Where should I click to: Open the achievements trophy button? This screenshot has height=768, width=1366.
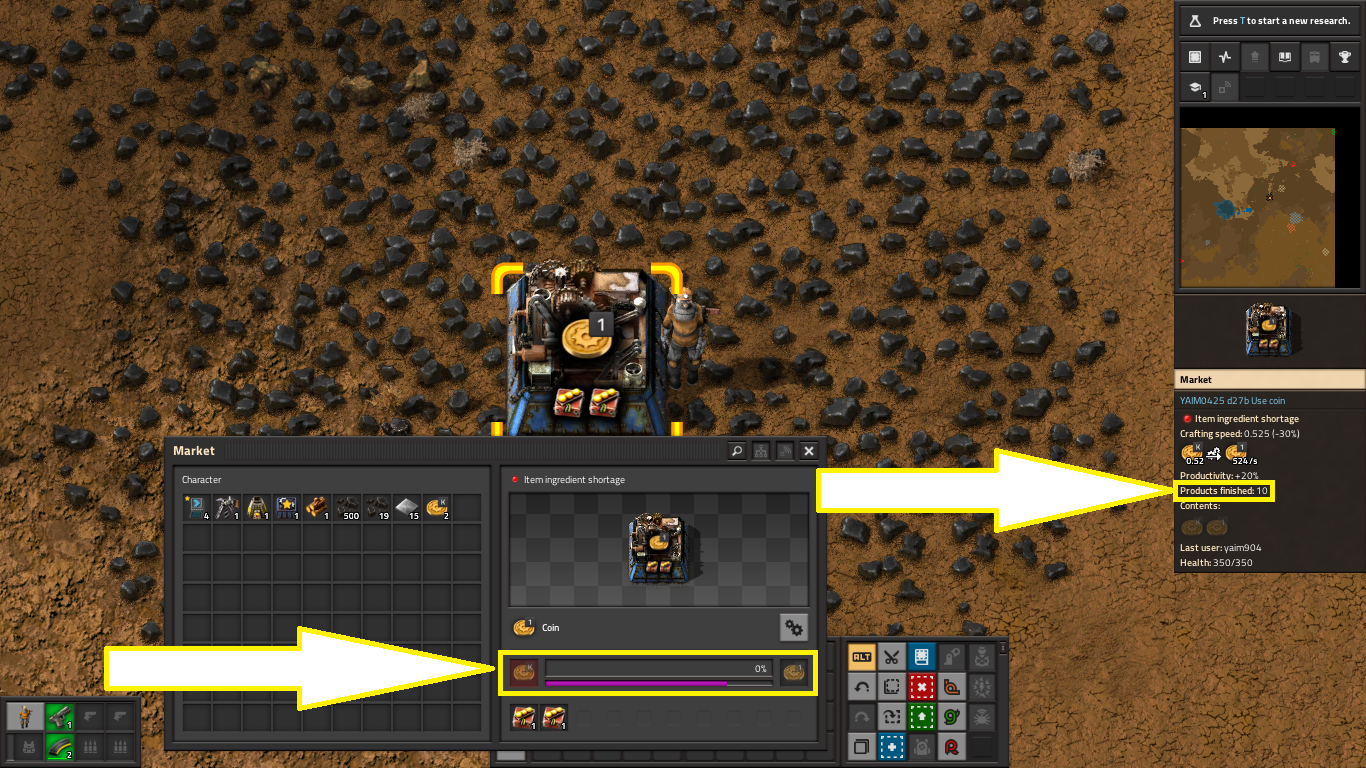pos(1344,57)
